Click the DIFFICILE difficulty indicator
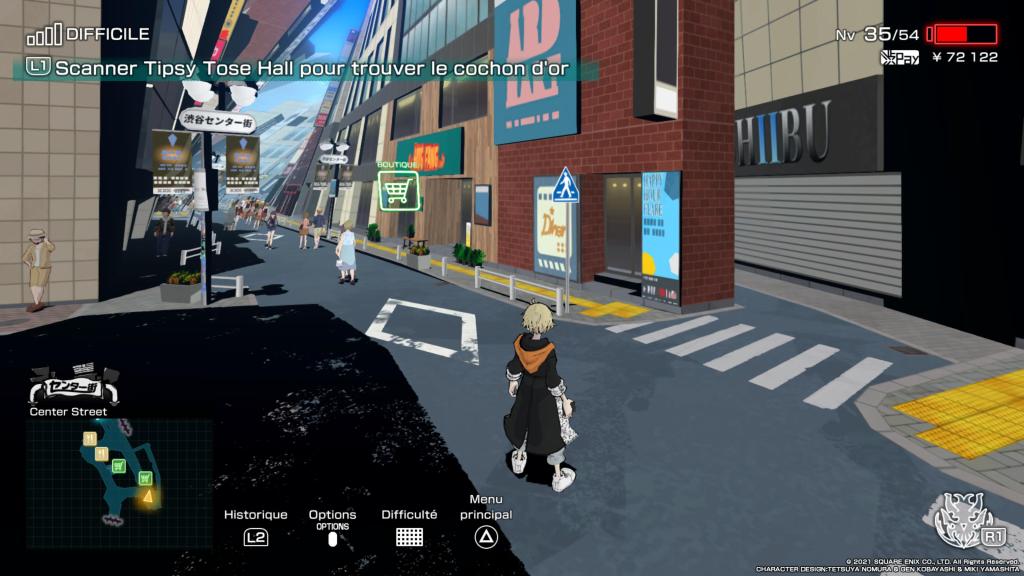The image size is (1024, 576). (89, 34)
